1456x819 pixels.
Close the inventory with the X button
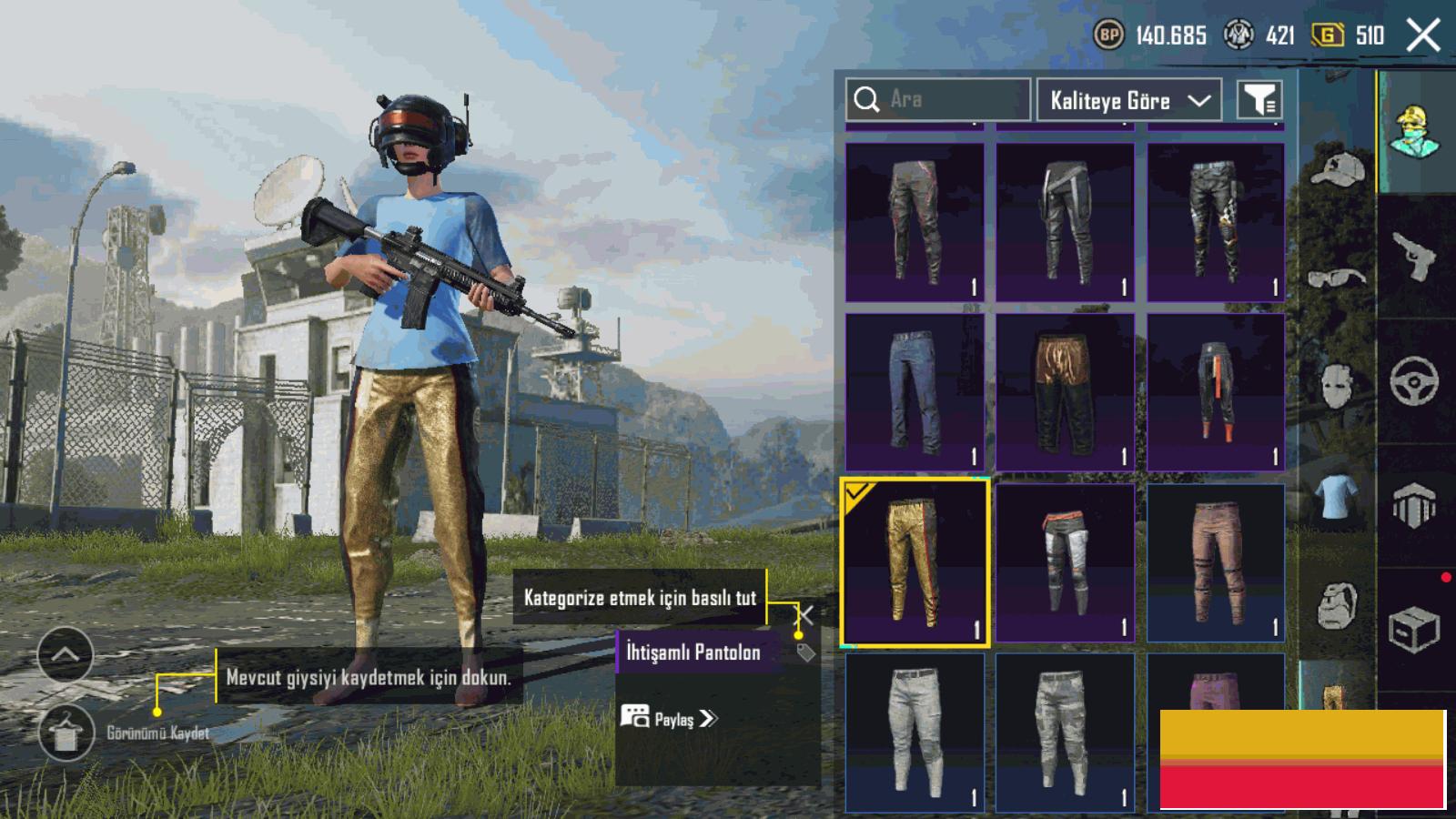[x=1423, y=35]
